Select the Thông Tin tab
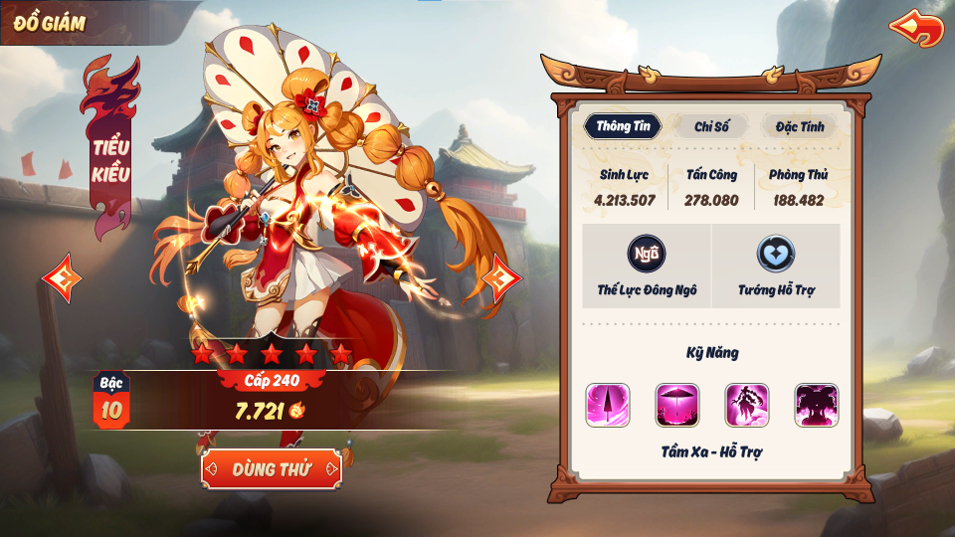Screen dimensions: 955x537 [623, 126]
